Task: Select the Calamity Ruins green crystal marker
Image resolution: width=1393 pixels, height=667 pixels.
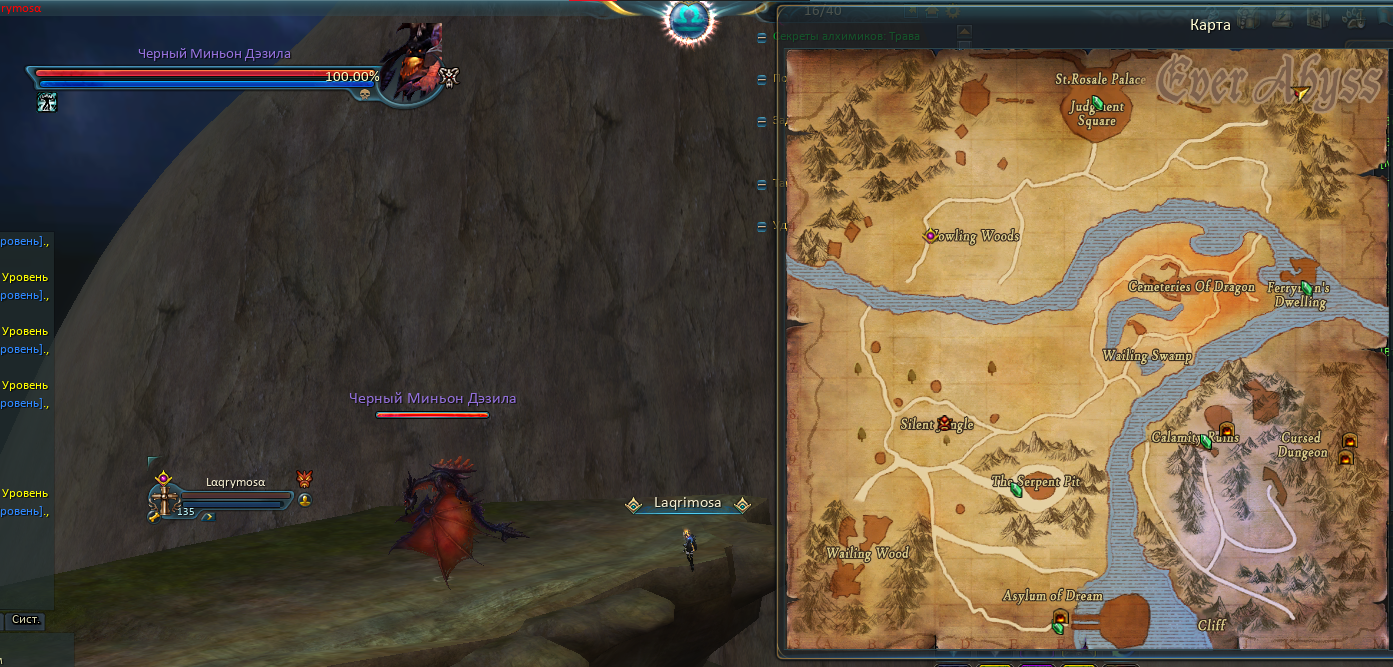Action: (x=1206, y=441)
